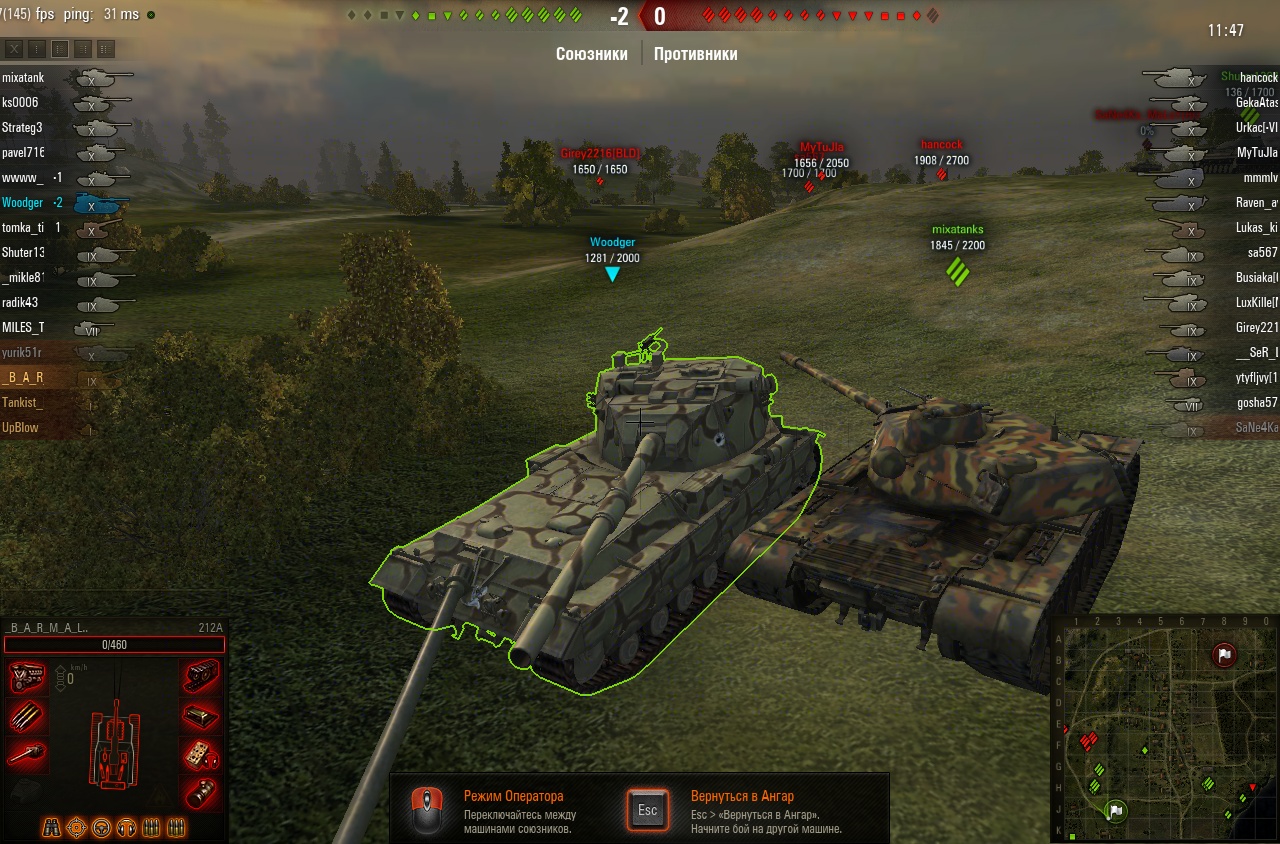Choose Lukas_ki row in the enemy roster
1280x844 pixels.
pyautogui.click(x=1255, y=228)
